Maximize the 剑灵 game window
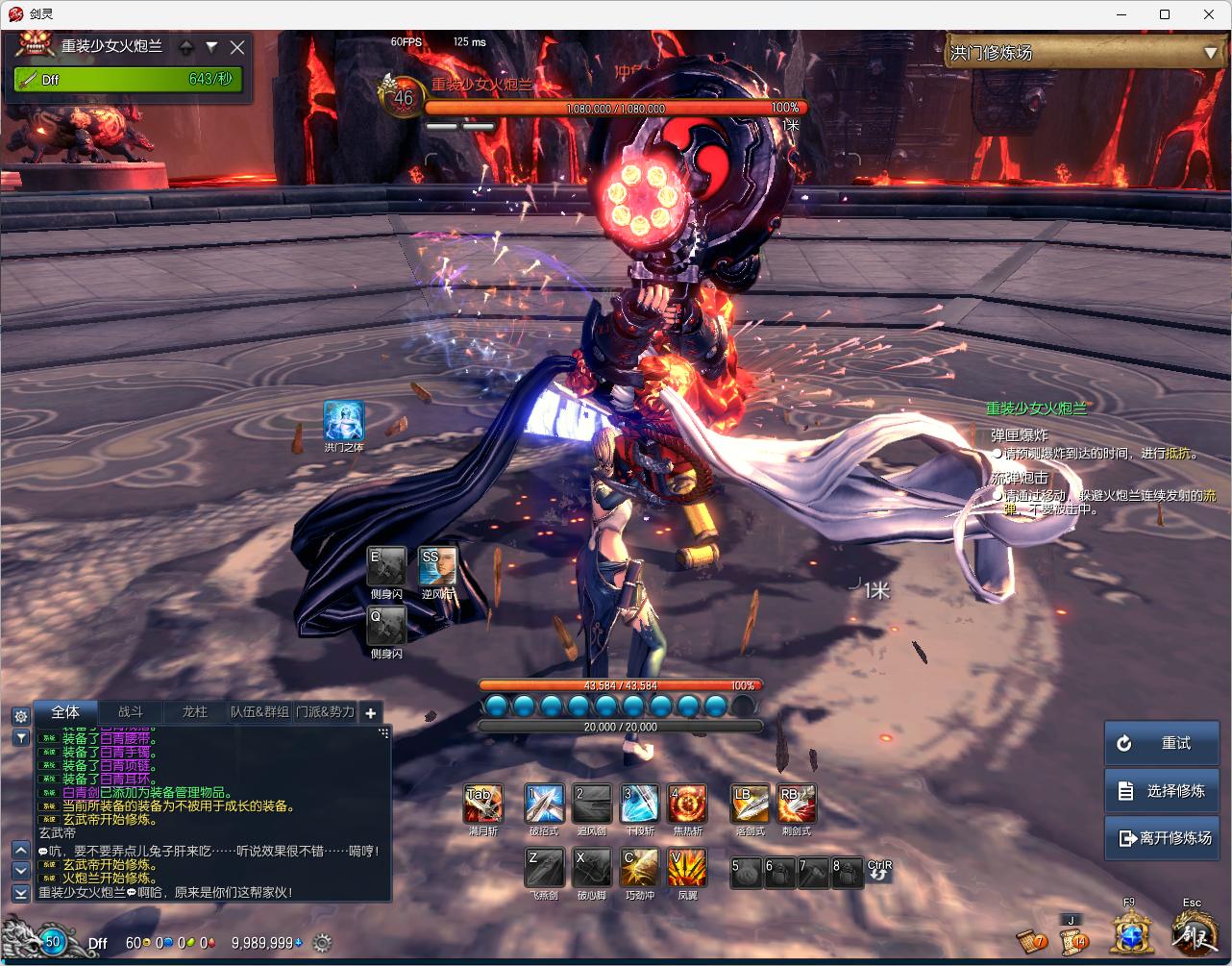Screen dimensions: 1232x966 tap(1165, 14)
